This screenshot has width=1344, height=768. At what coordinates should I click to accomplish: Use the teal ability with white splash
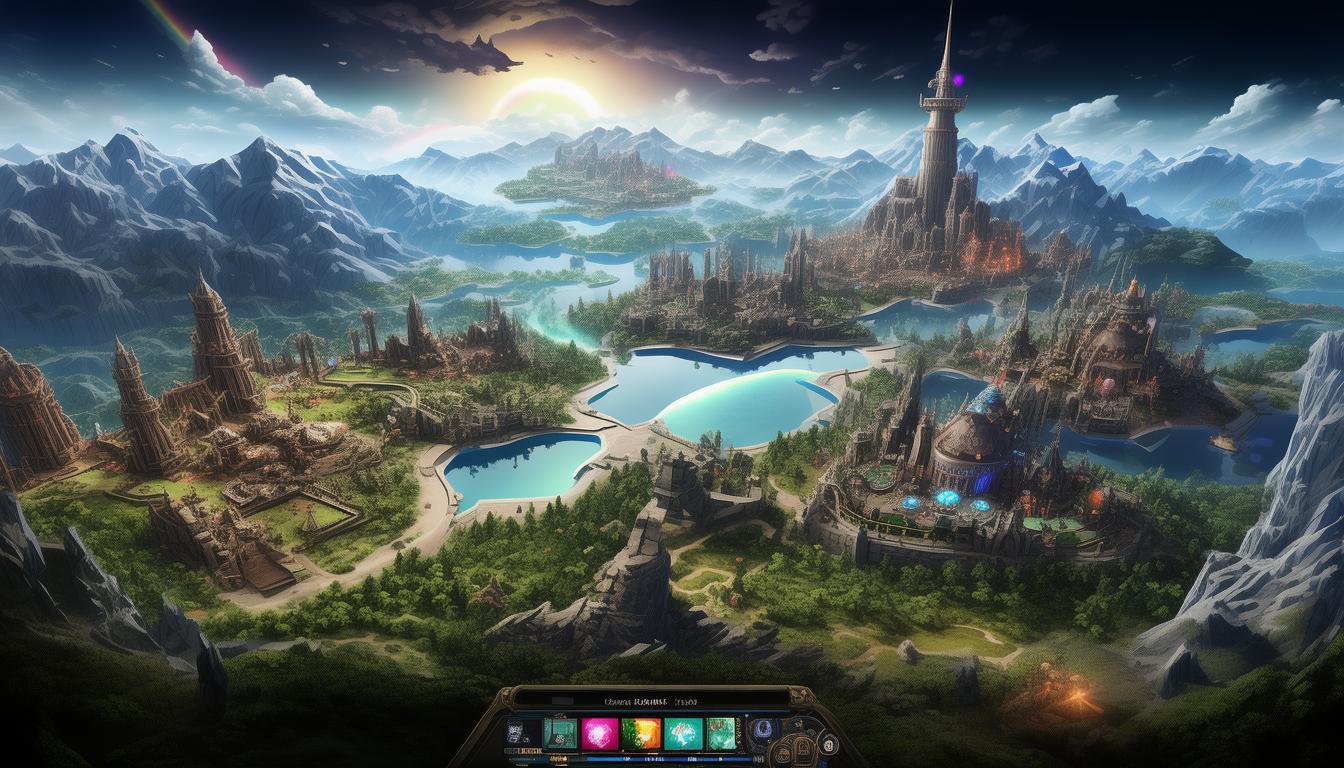pos(681,733)
